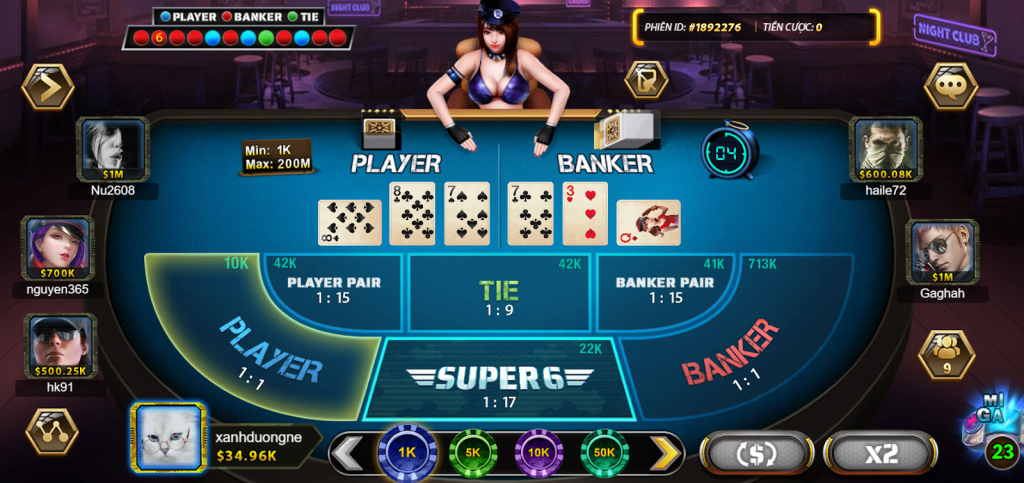
Task: Open the gold arrow side menu
Action: click(x=47, y=87)
